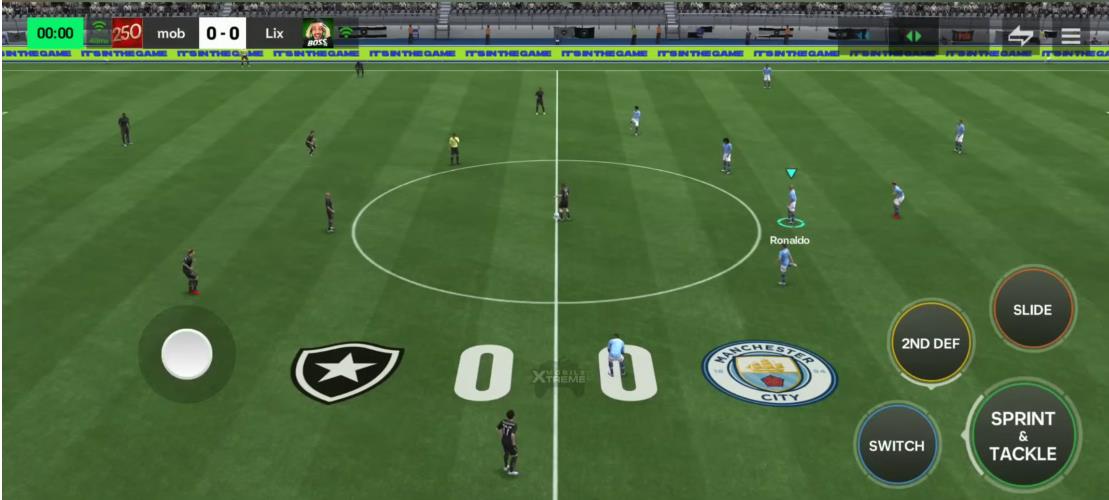1109x500 pixels.
Task: Activate the SLIDE tackle button
Action: pos(1032,310)
